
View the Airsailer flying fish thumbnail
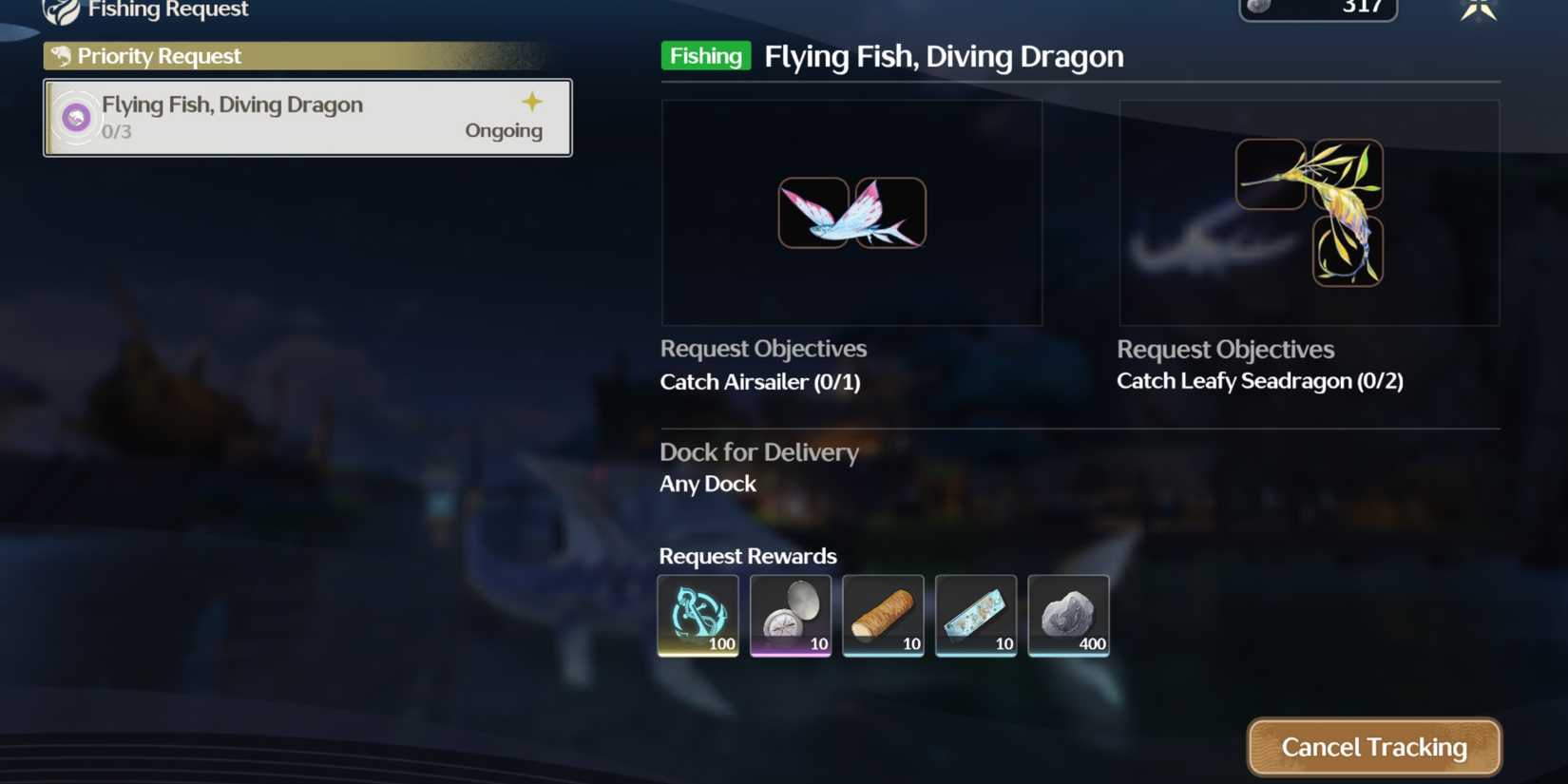click(x=851, y=212)
